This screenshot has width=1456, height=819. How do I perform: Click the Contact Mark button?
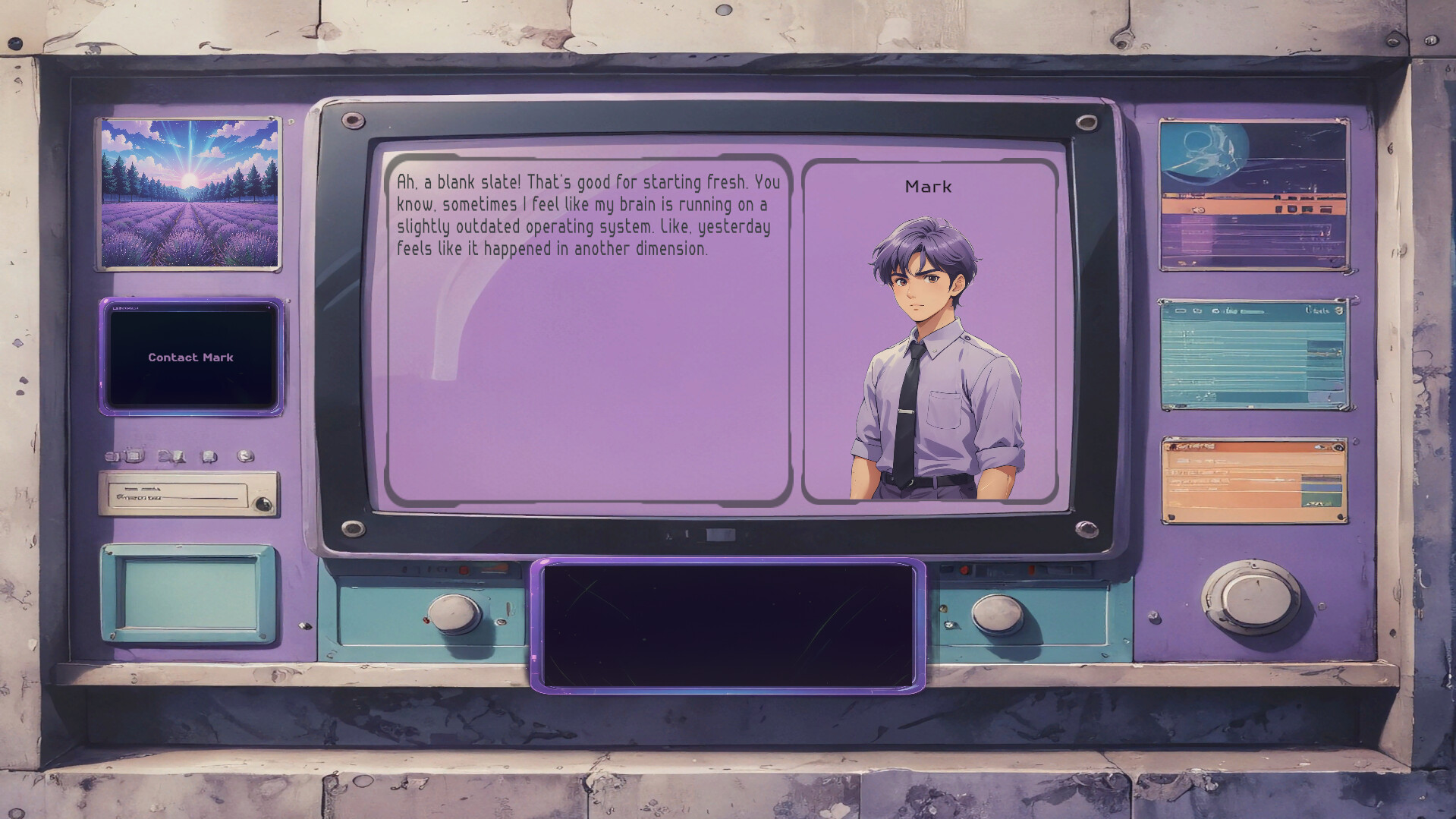coord(191,357)
